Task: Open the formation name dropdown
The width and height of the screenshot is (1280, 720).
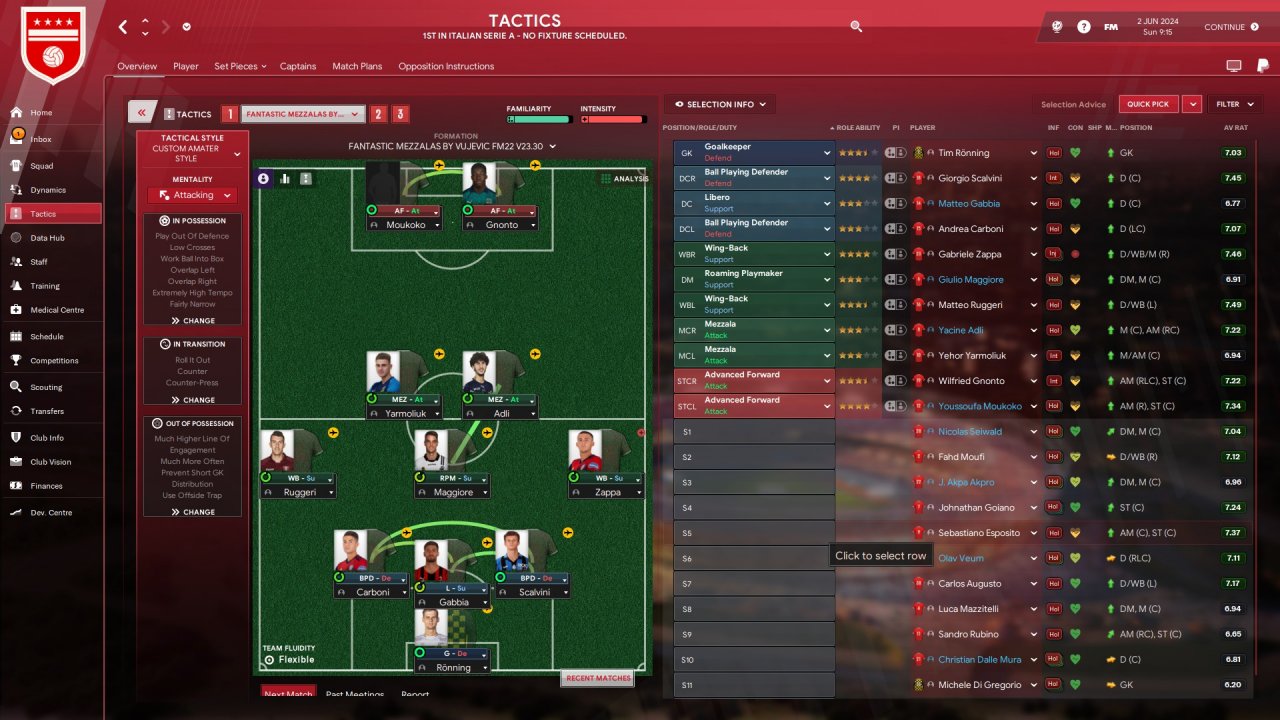Action: click(x=450, y=146)
